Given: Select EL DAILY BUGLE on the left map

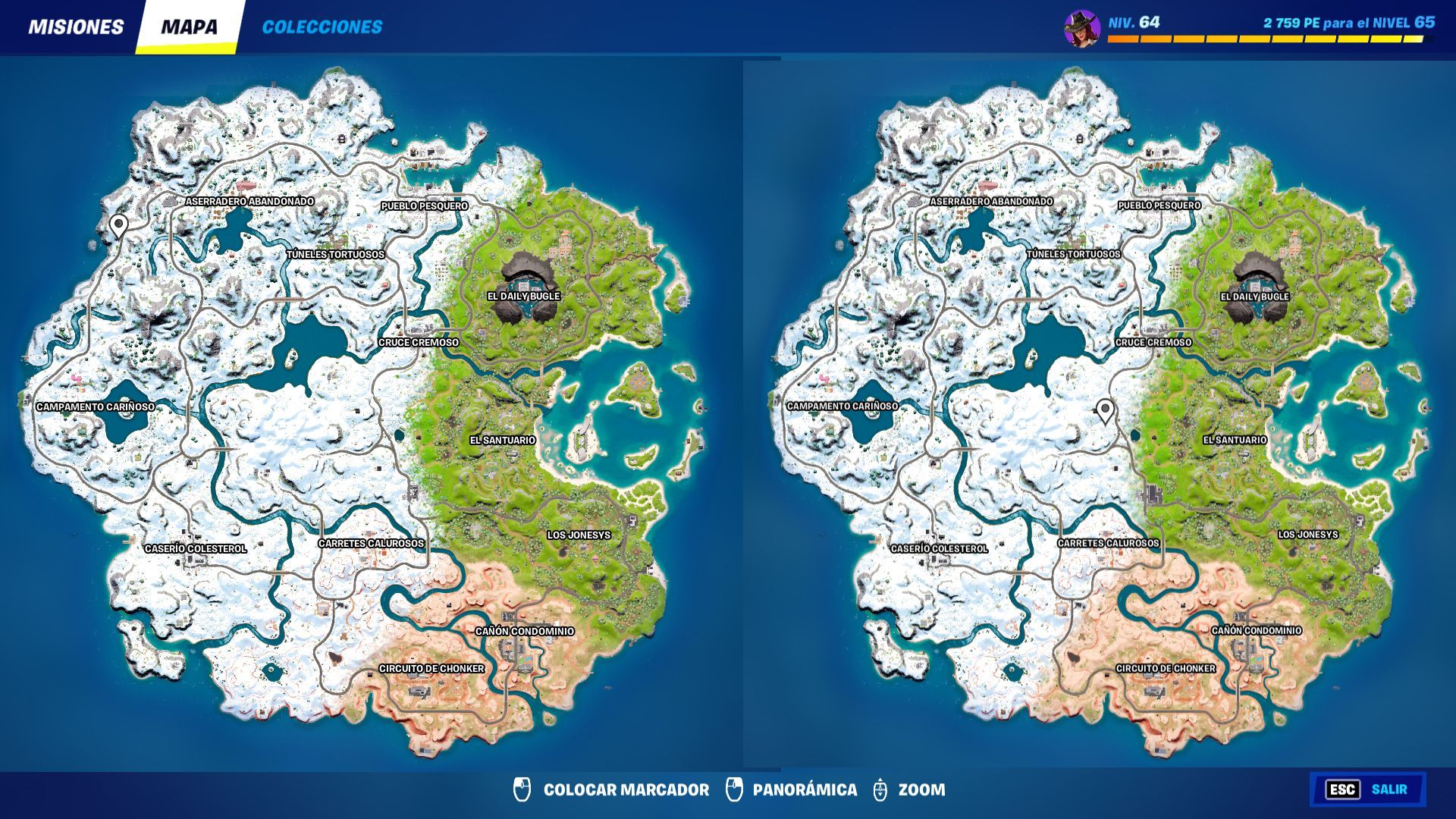Looking at the screenshot, I should click(x=522, y=298).
